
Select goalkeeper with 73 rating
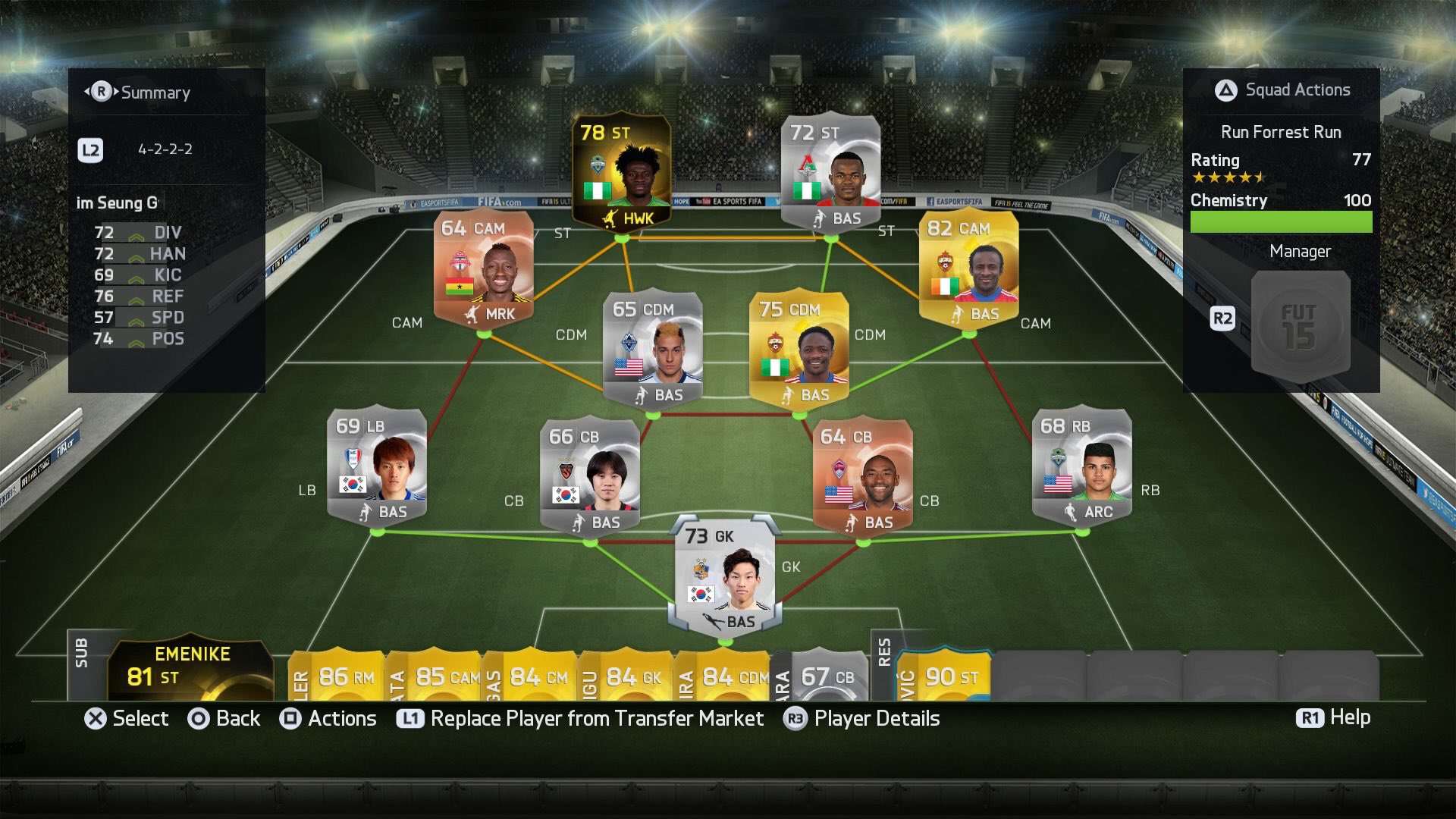tap(720, 580)
